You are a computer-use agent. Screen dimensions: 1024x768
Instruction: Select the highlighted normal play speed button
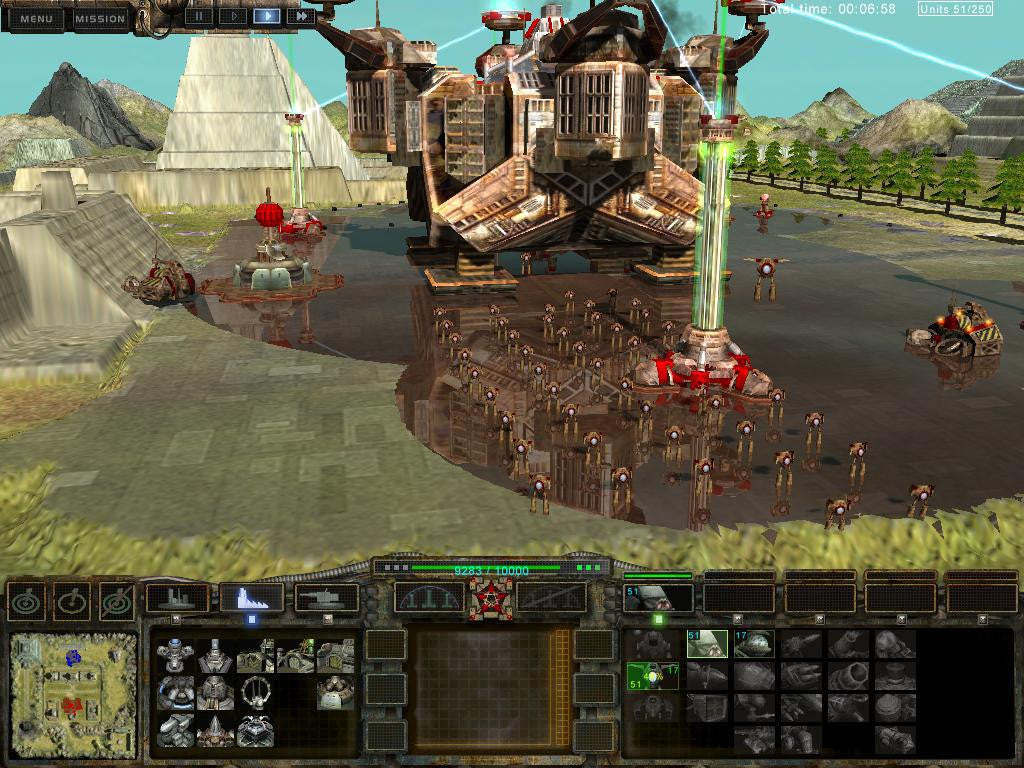[266, 16]
